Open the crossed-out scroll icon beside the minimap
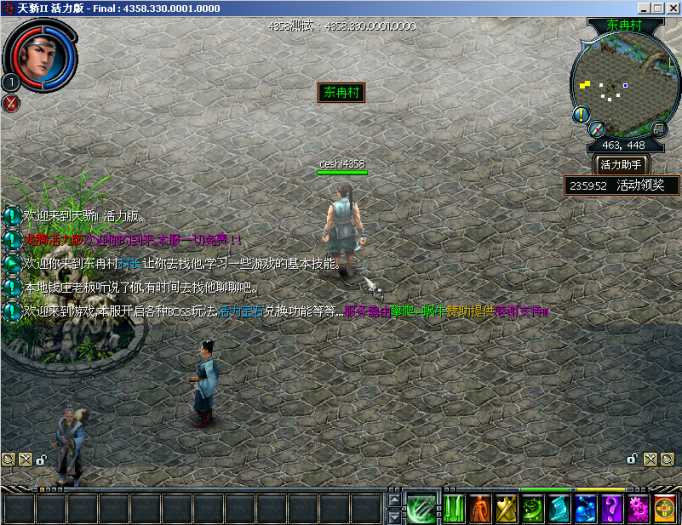Viewport: 682px width, 525px height. [597, 129]
